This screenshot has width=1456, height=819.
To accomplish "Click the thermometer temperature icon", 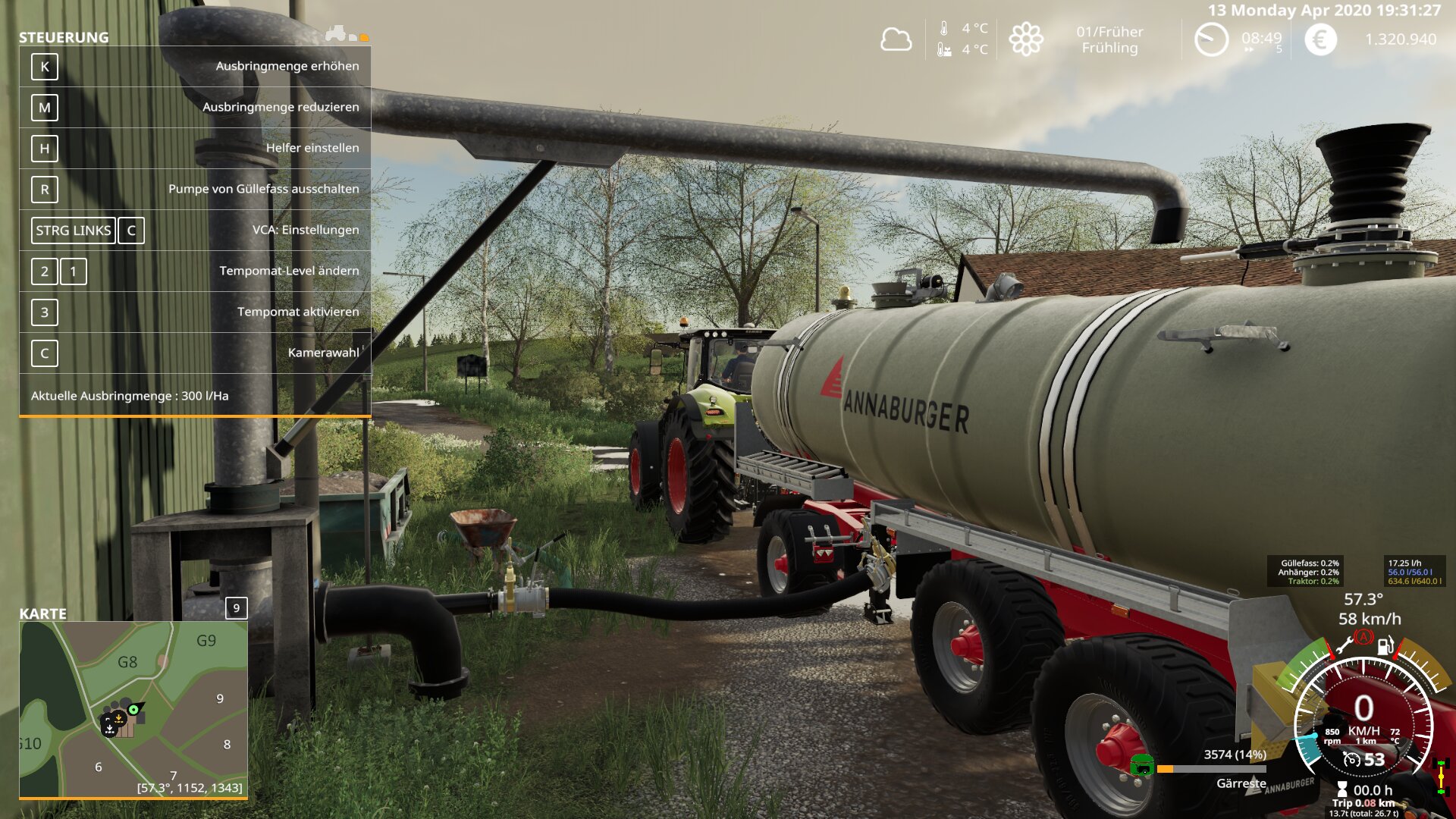I will [944, 29].
